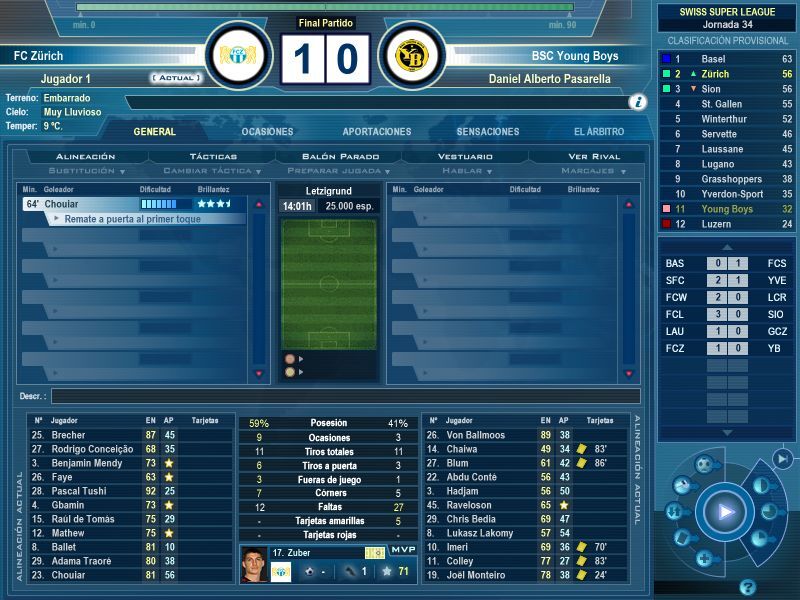Open the Alineación menu
This screenshot has width=800, height=600.
click(x=86, y=157)
